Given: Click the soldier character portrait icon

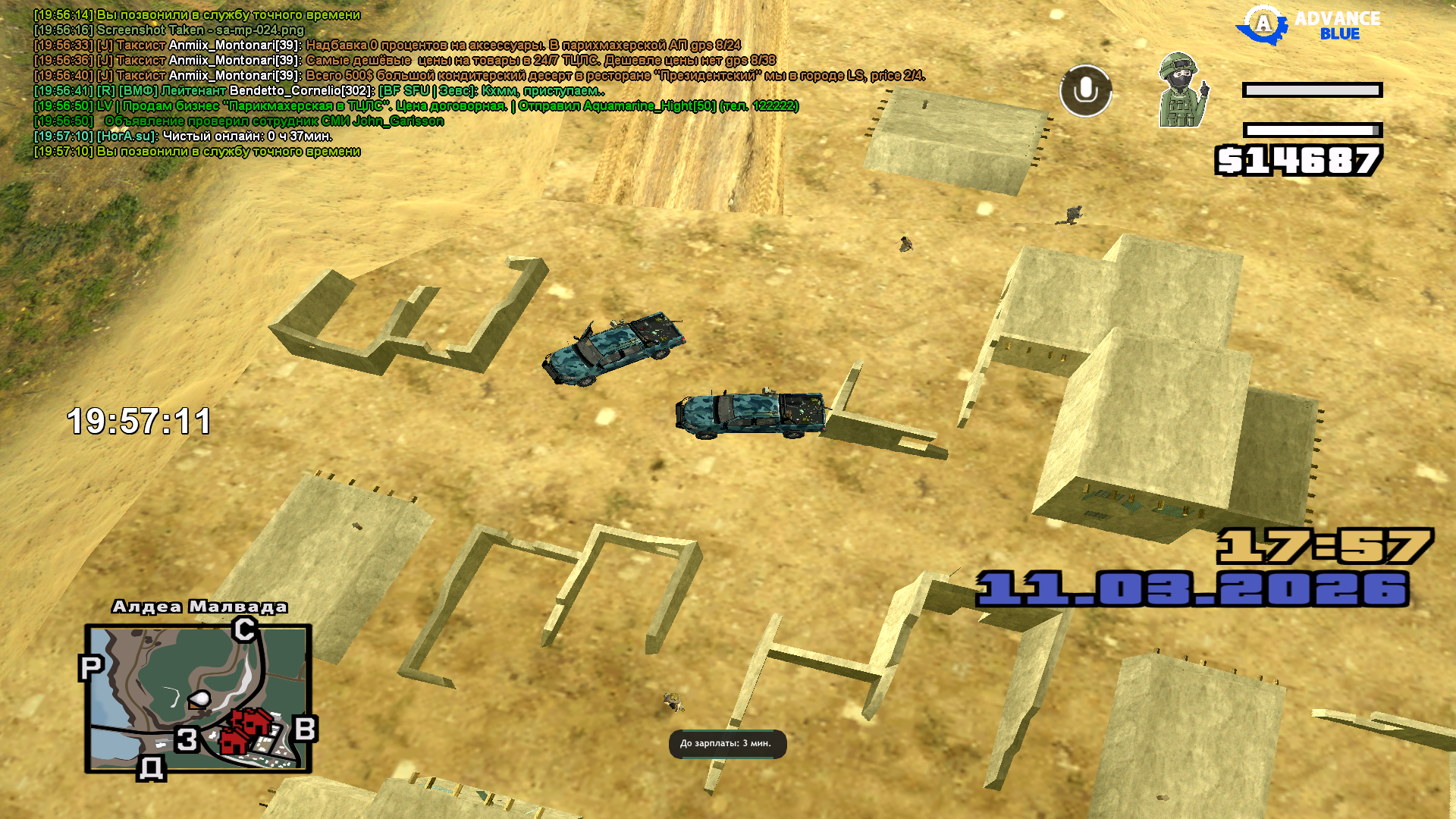Looking at the screenshot, I should click(1181, 91).
